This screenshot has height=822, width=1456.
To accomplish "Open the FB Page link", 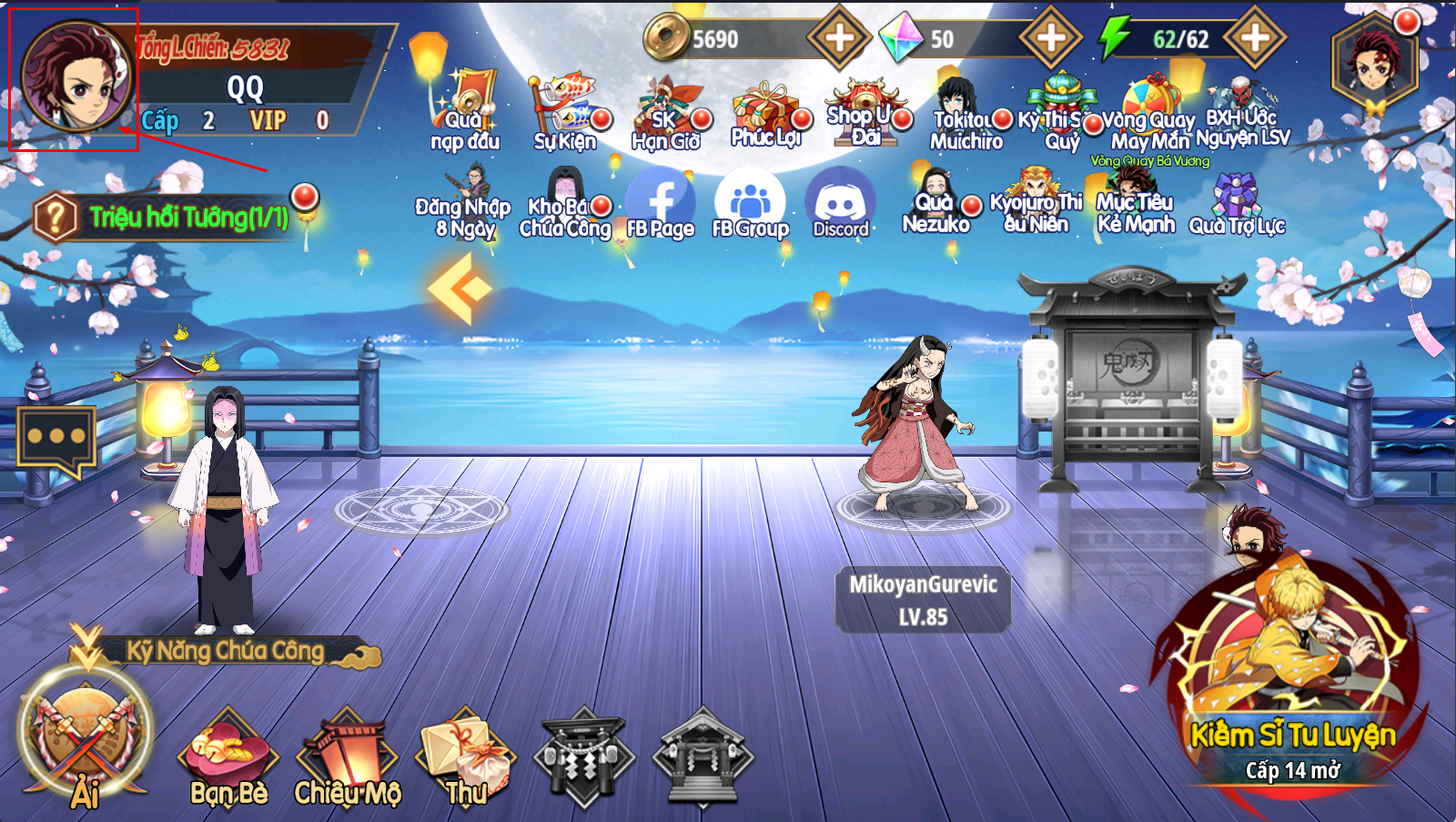I will coord(660,205).
